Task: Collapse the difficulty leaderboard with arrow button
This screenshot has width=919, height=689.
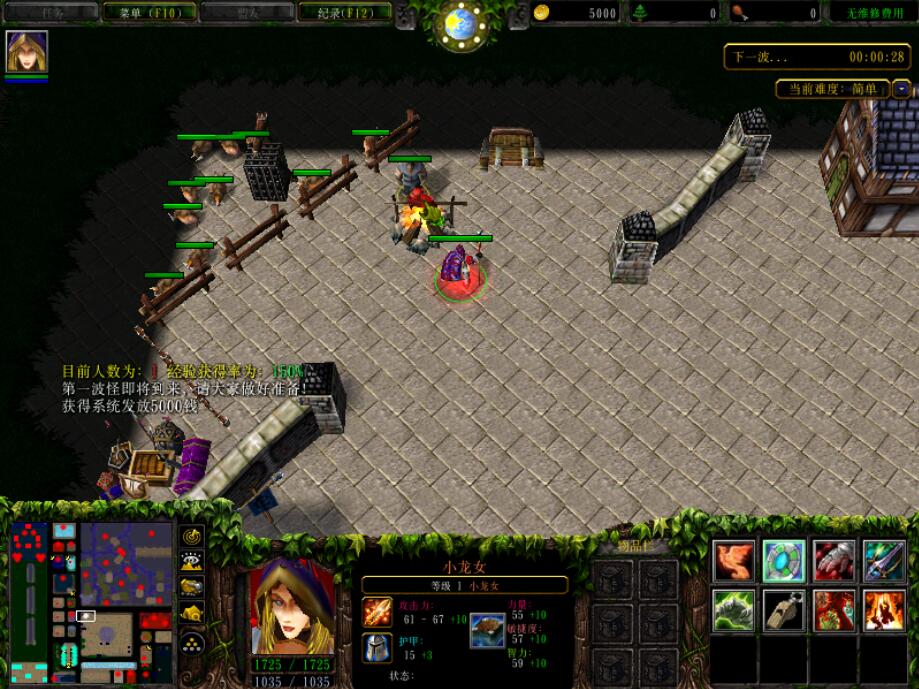Action: [901, 89]
